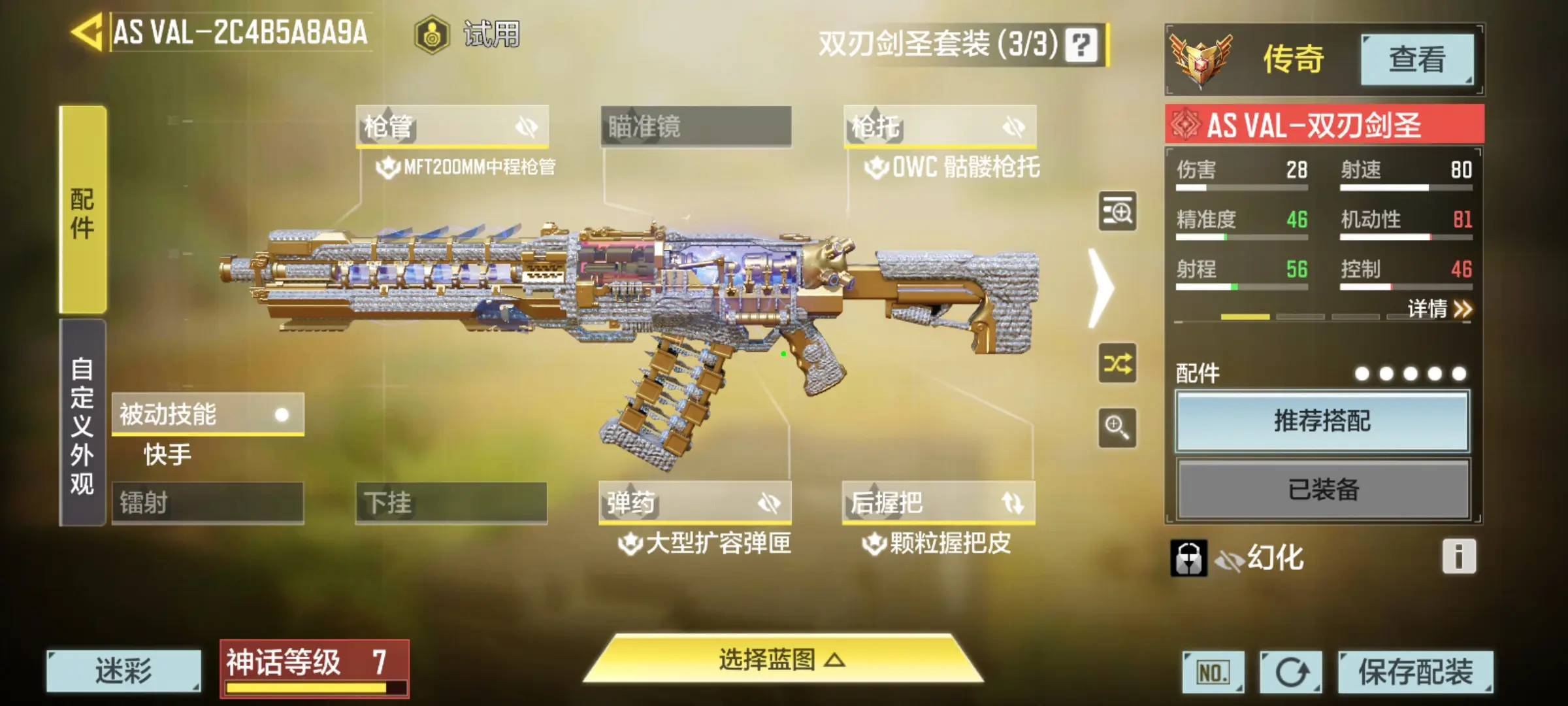Image resolution: width=1568 pixels, height=706 pixels.
Task: Choose the 被动技能 perk slot
Action: coord(208,414)
